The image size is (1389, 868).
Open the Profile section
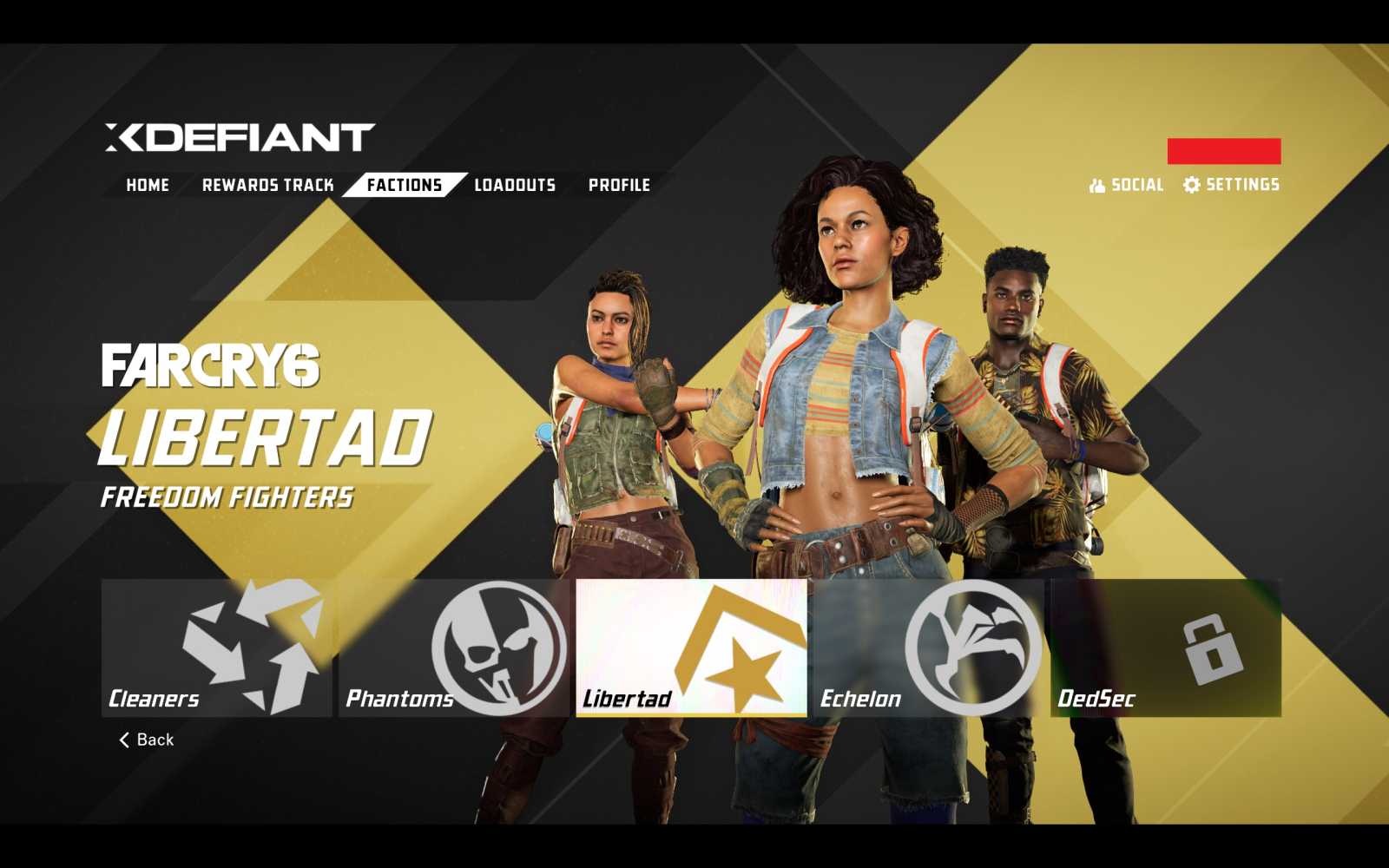tap(620, 184)
